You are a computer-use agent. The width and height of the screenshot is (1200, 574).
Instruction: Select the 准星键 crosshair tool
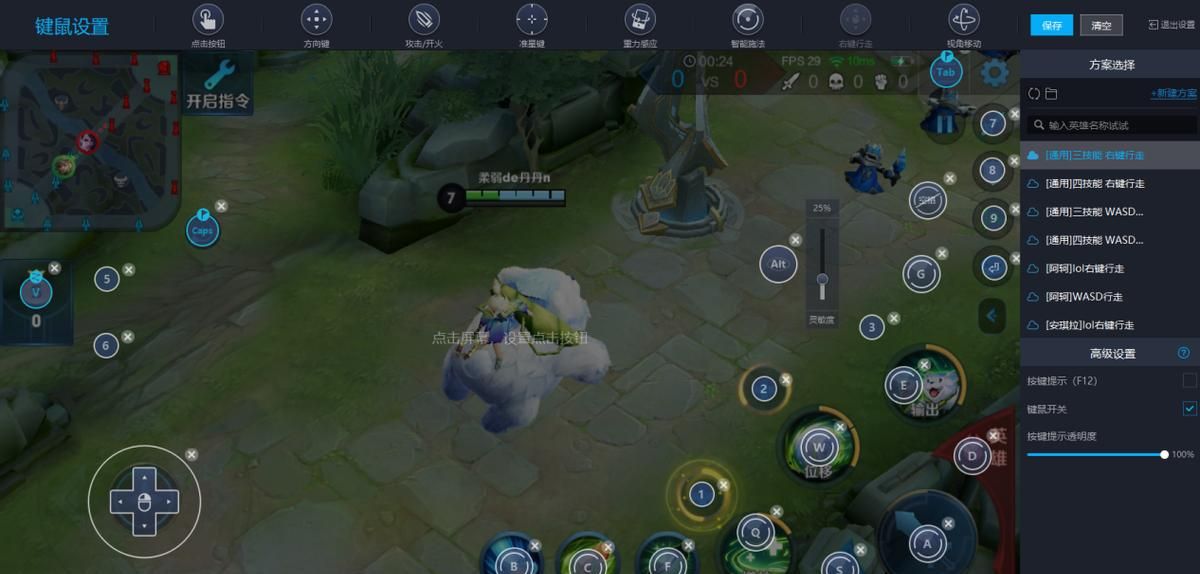[x=531, y=26]
